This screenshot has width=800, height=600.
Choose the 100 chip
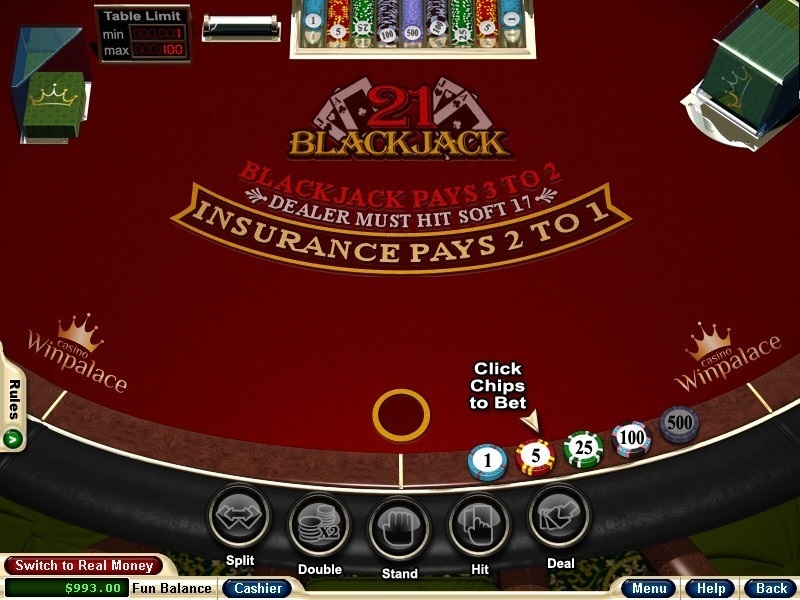point(631,438)
